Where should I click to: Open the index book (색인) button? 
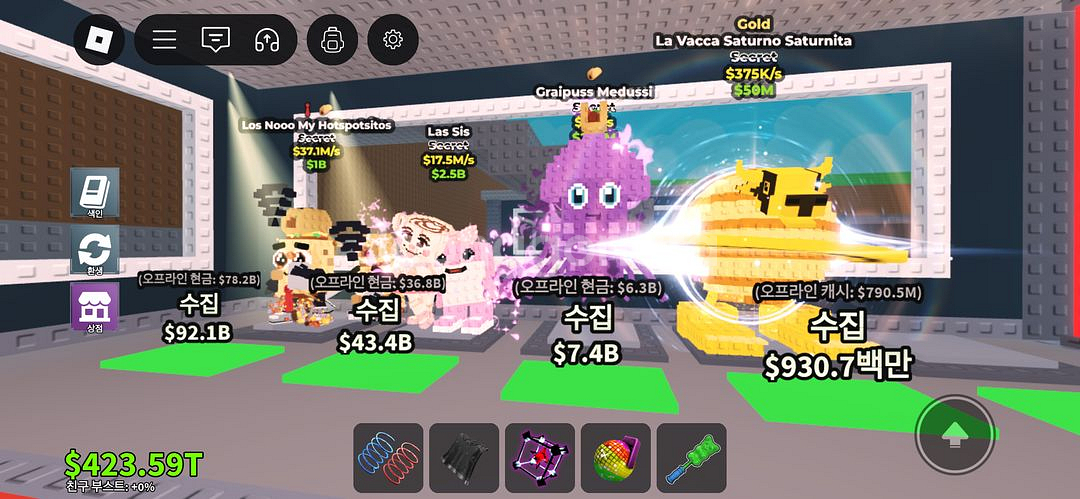pyautogui.click(x=94, y=192)
